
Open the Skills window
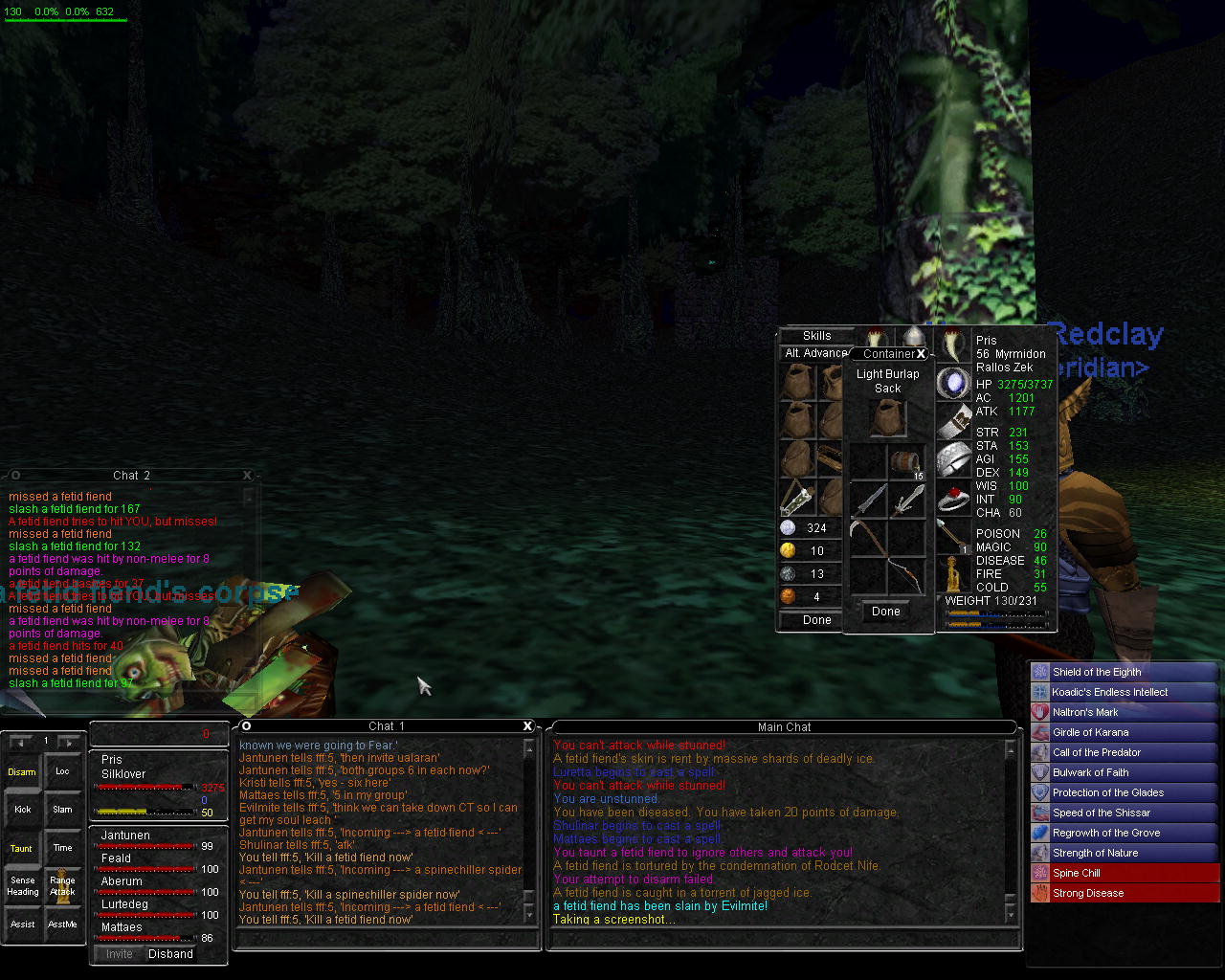(x=816, y=336)
